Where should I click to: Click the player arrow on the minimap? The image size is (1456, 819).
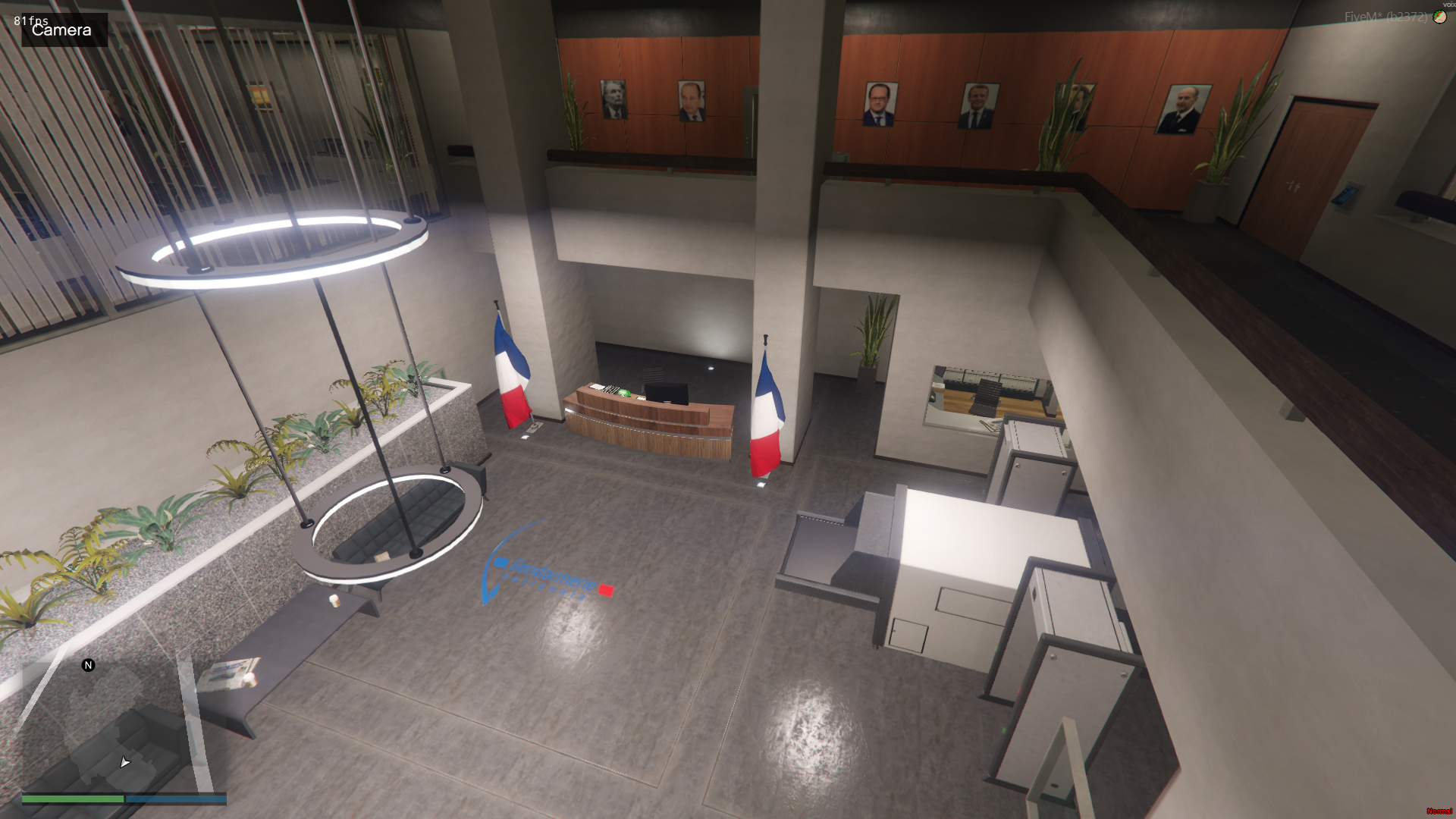click(125, 761)
